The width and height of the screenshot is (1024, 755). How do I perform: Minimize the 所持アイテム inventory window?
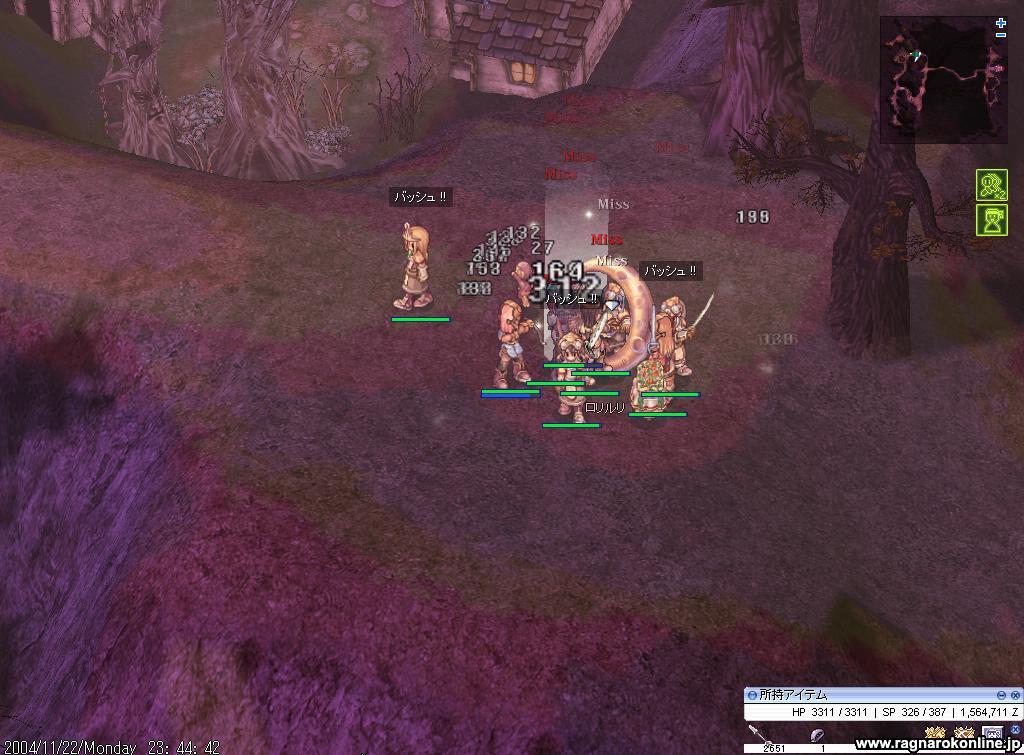point(1001,695)
